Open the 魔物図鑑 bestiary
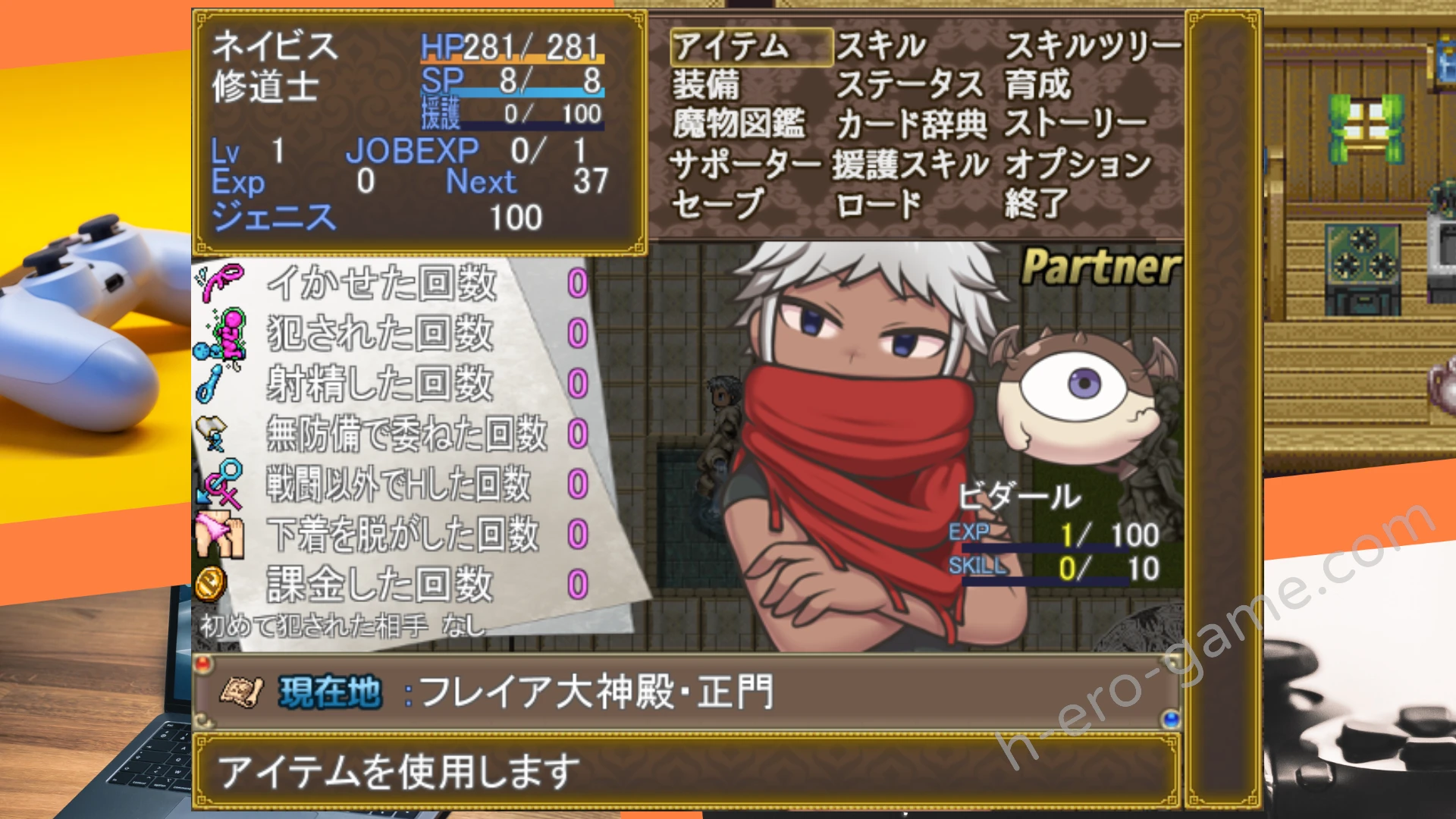Screen dimensions: 1456x819 pyautogui.click(x=739, y=124)
